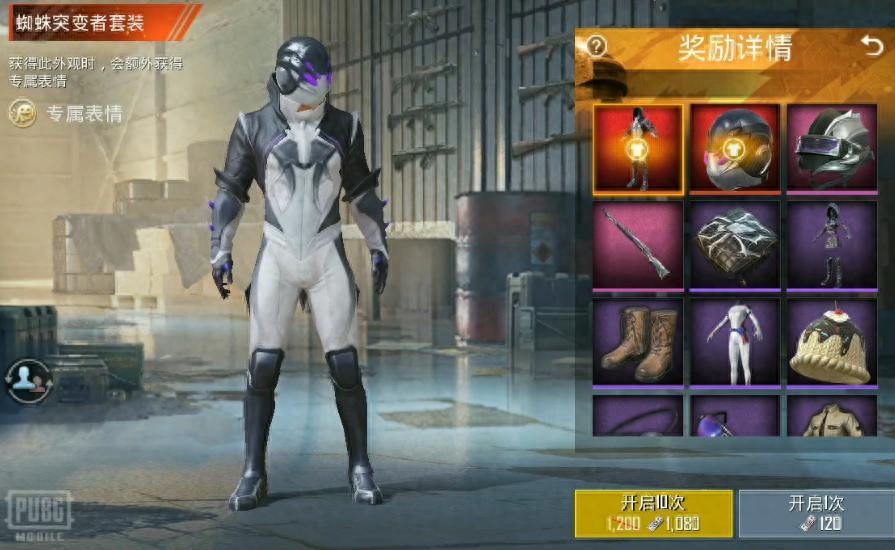Open 10 crates with the 开启10次 button
This screenshot has width=895, height=550.
[x=653, y=512]
